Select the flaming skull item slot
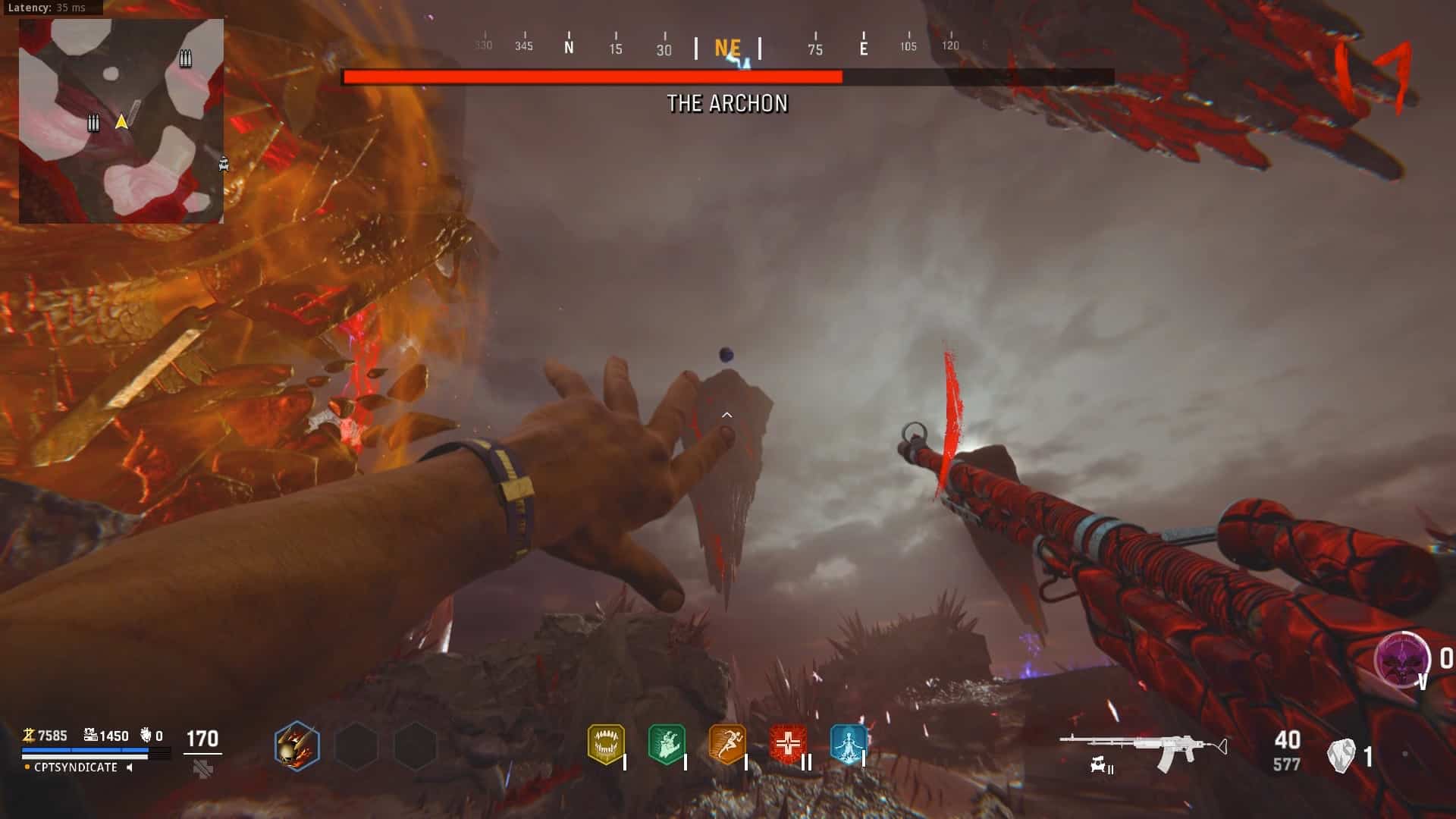1456x819 pixels. point(297,746)
